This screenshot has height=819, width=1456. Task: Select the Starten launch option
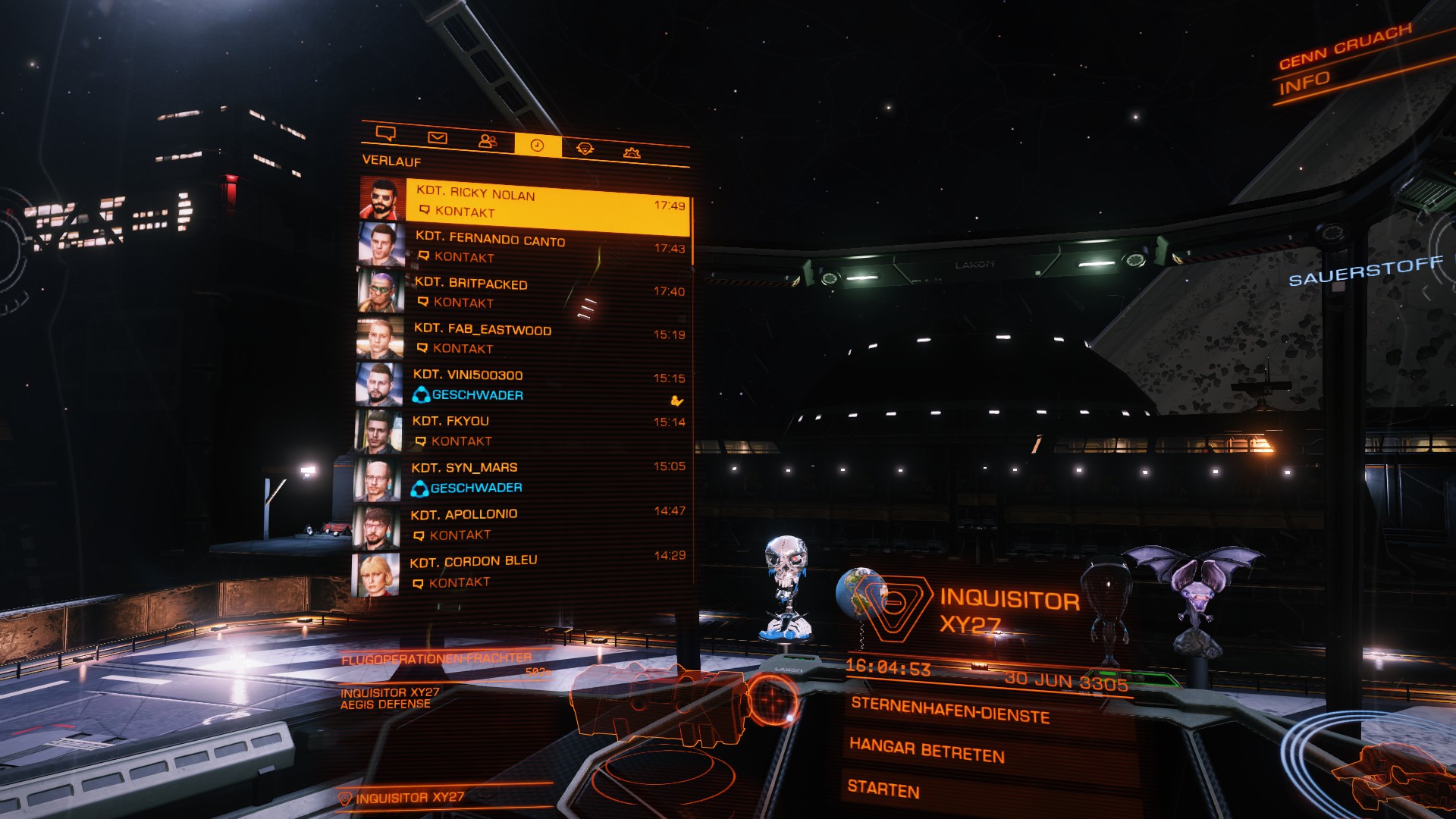[883, 789]
